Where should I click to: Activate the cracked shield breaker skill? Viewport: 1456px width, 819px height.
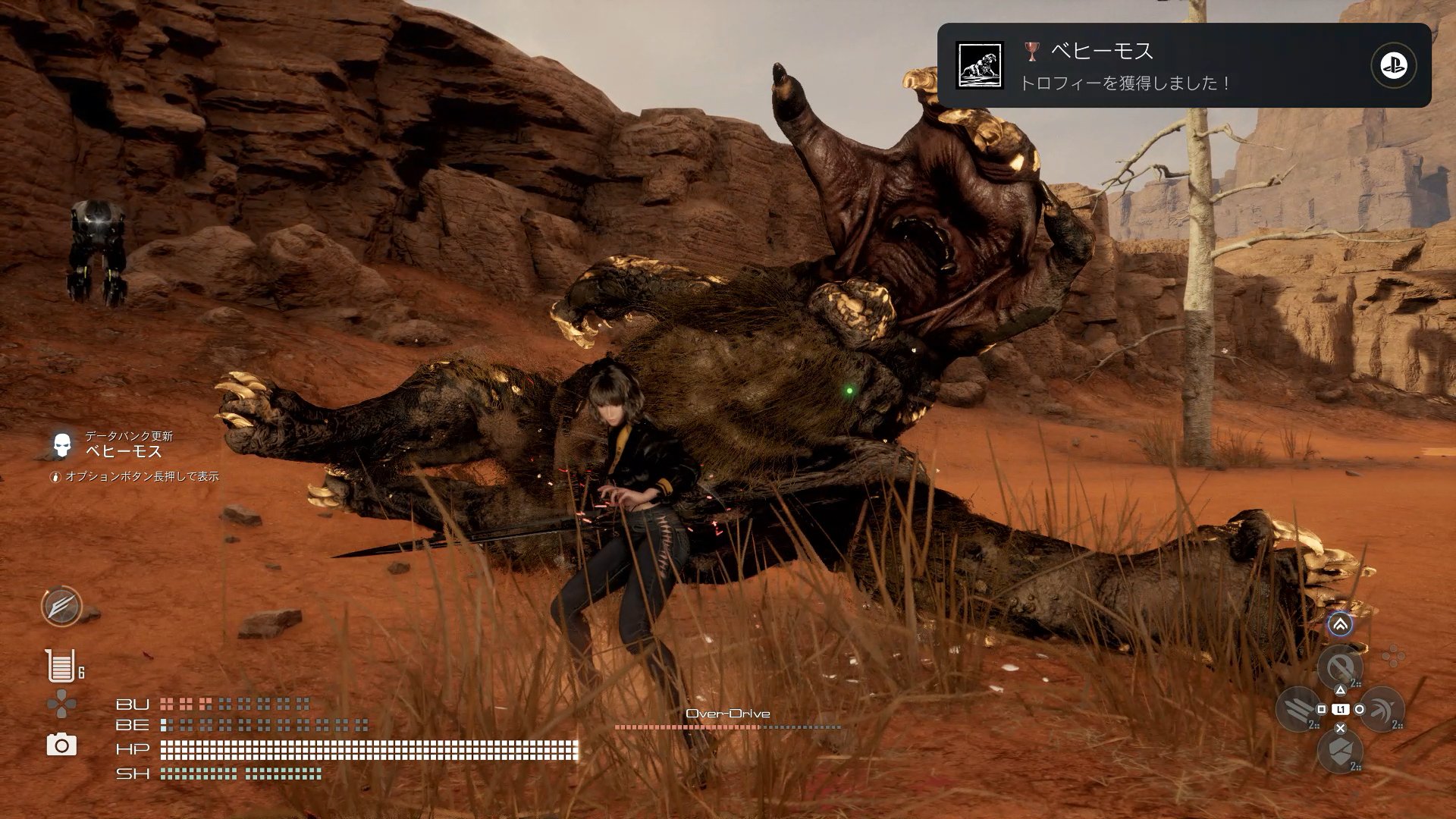tap(1340, 751)
